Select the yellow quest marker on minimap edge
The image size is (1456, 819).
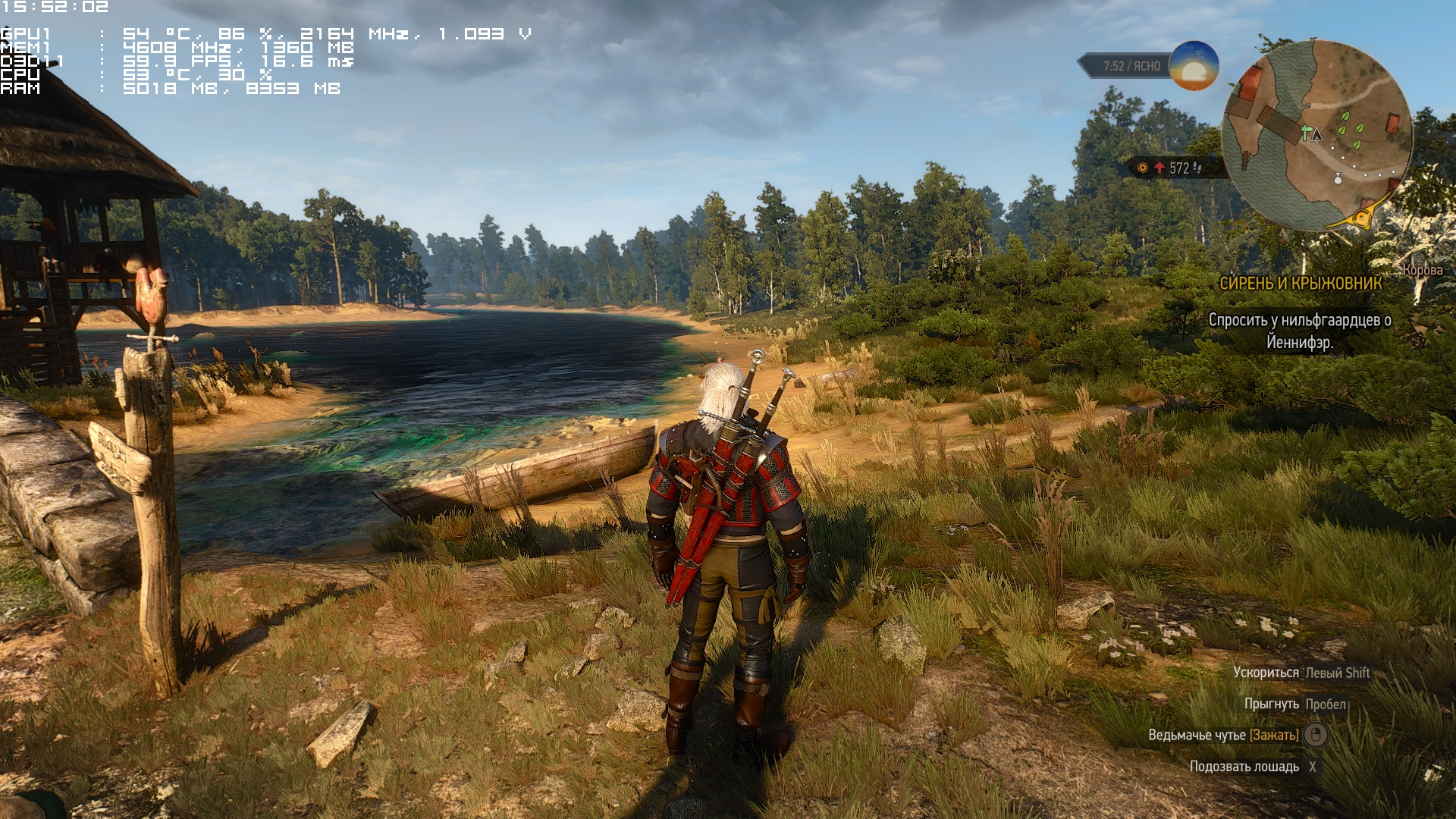(x=1363, y=219)
